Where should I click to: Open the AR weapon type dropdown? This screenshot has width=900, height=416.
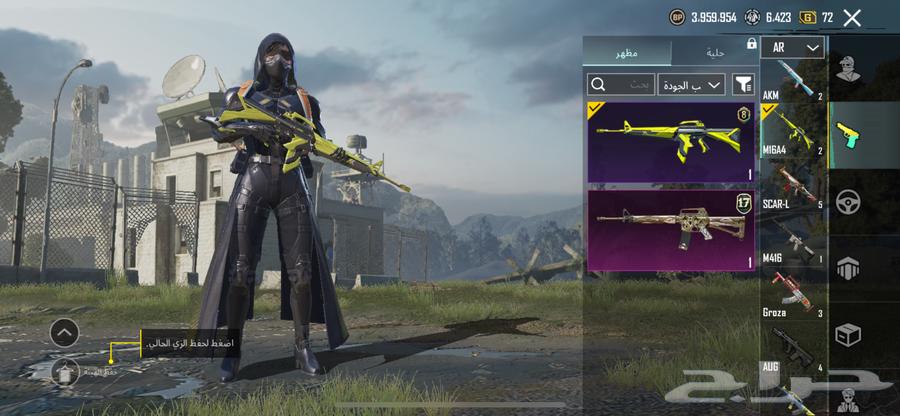coord(792,48)
